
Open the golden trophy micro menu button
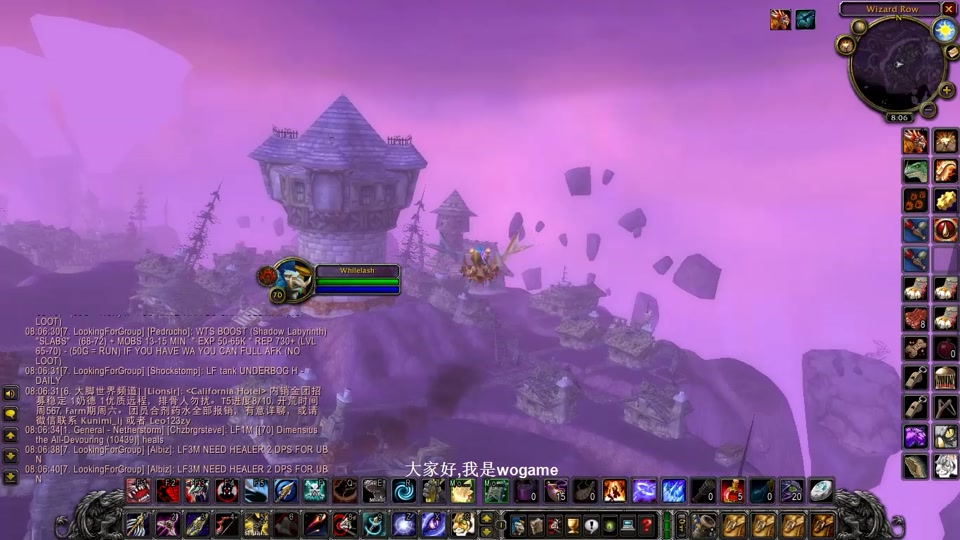click(573, 525)
